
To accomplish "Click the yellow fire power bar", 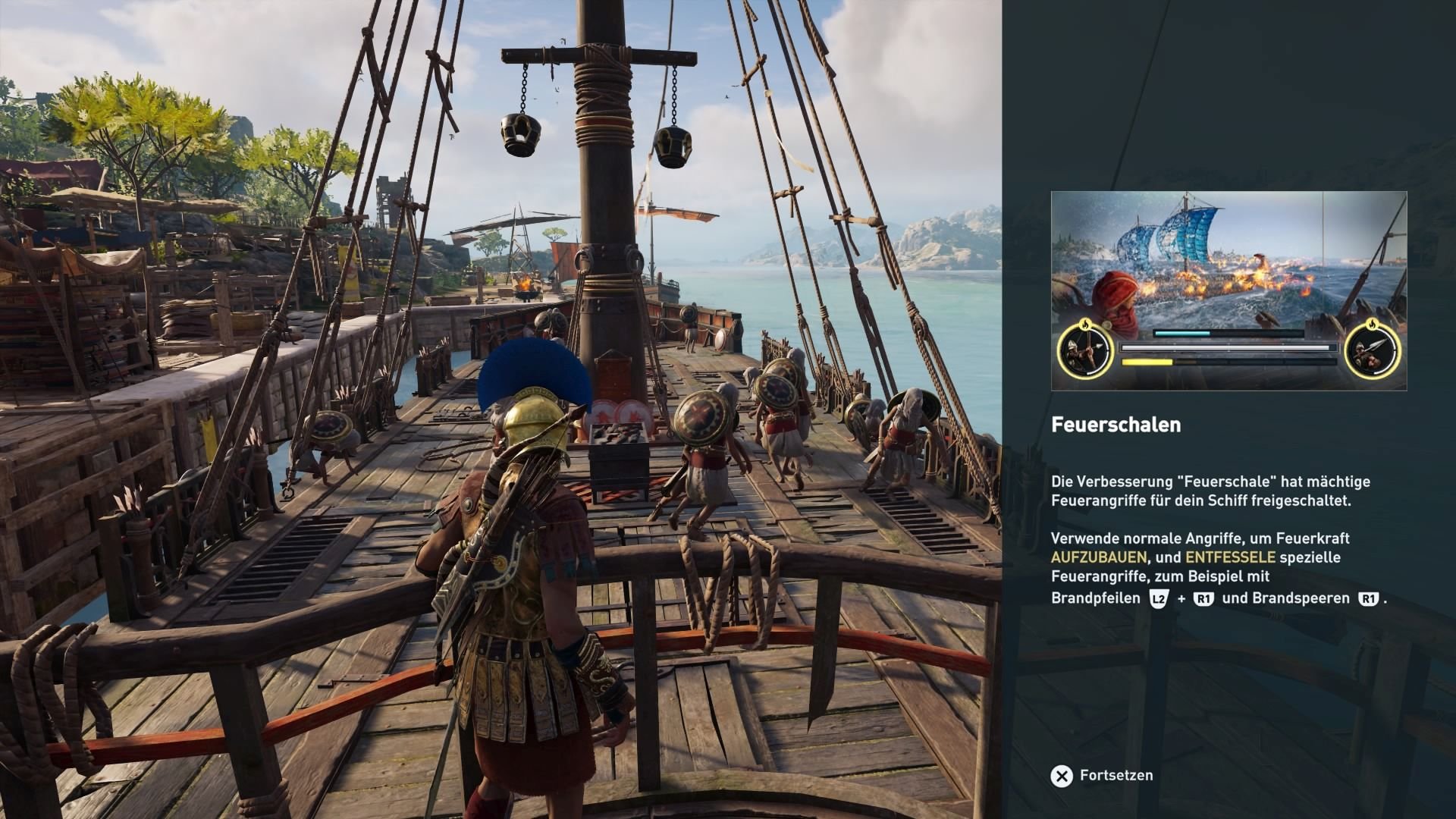I will click(1147, 362).
